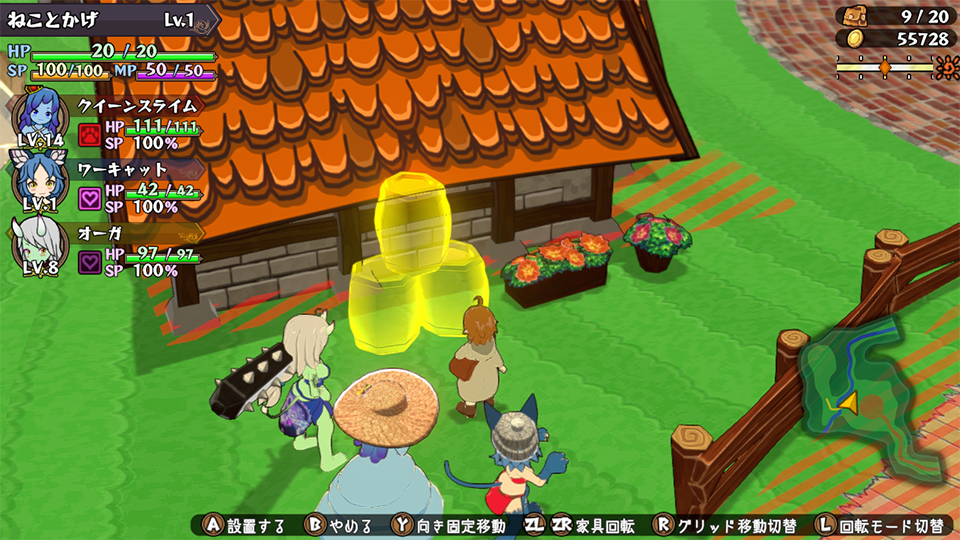Select Queen Slime's party portrait
960x540 pixels.
pos(40,115)
